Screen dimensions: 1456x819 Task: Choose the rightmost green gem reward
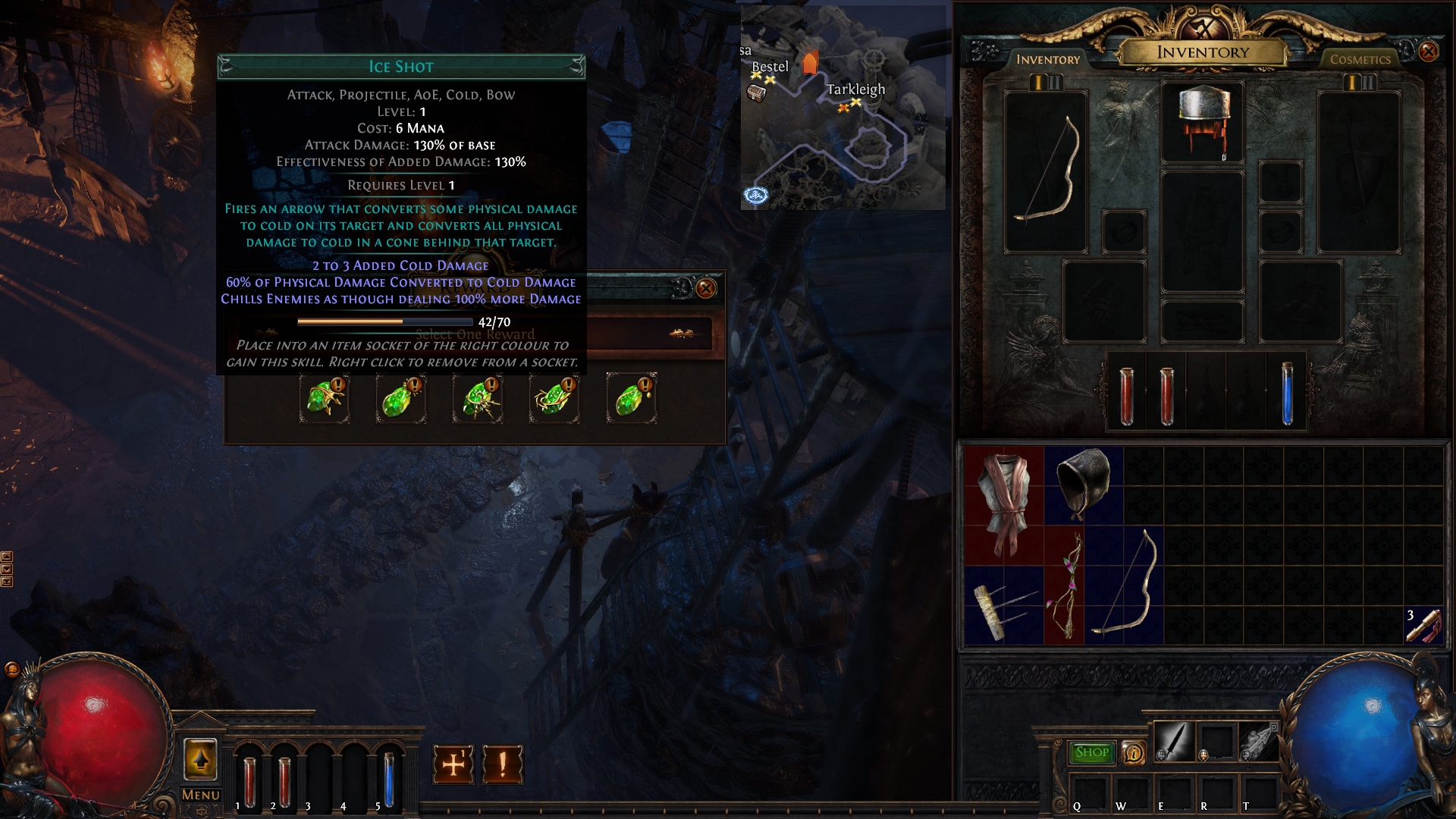coord(631,398)
